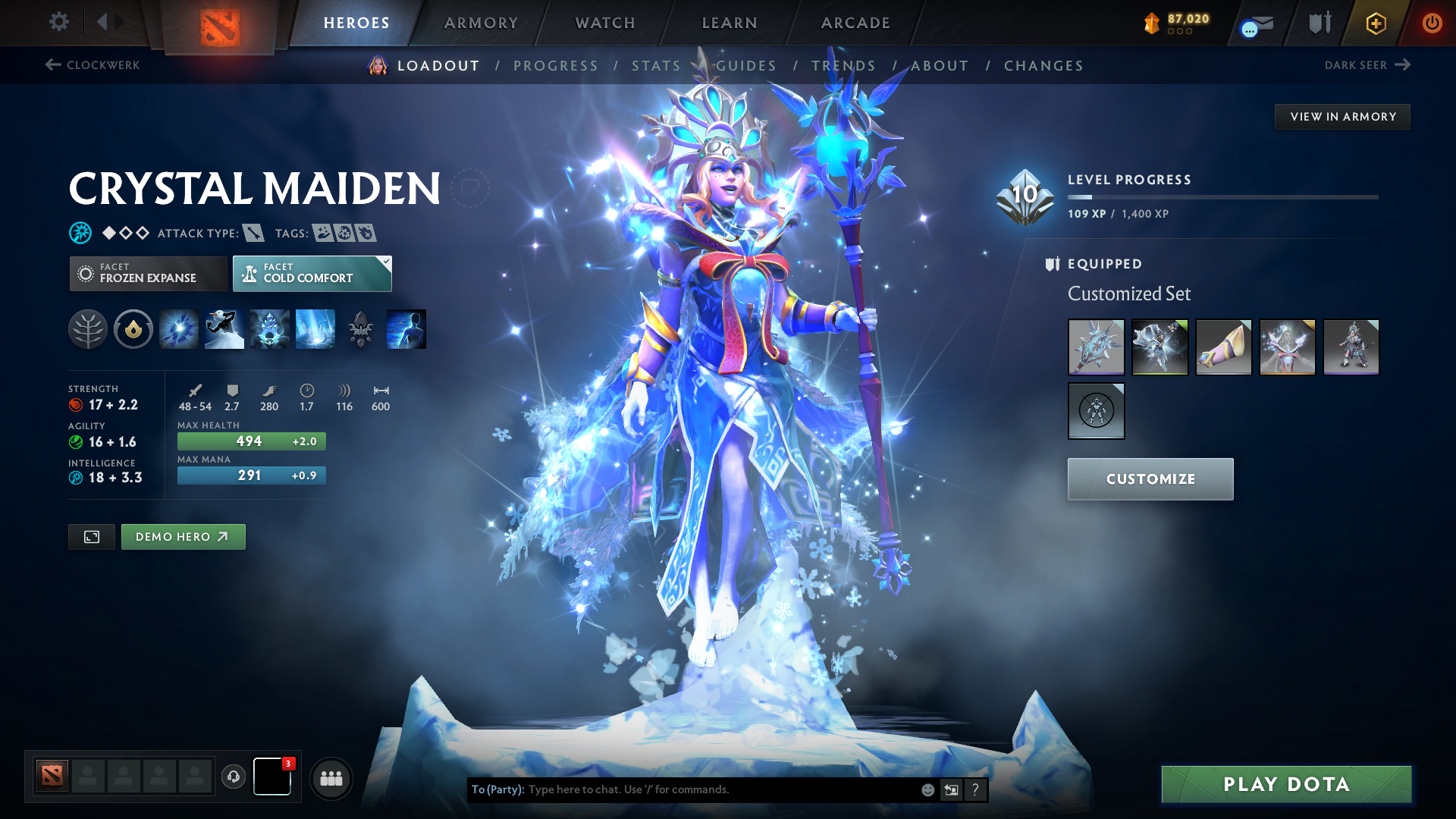The height and width of the screenshot is (819, 1456).
Task: Open the settings gear icon
Action: [x=58, y=22]
